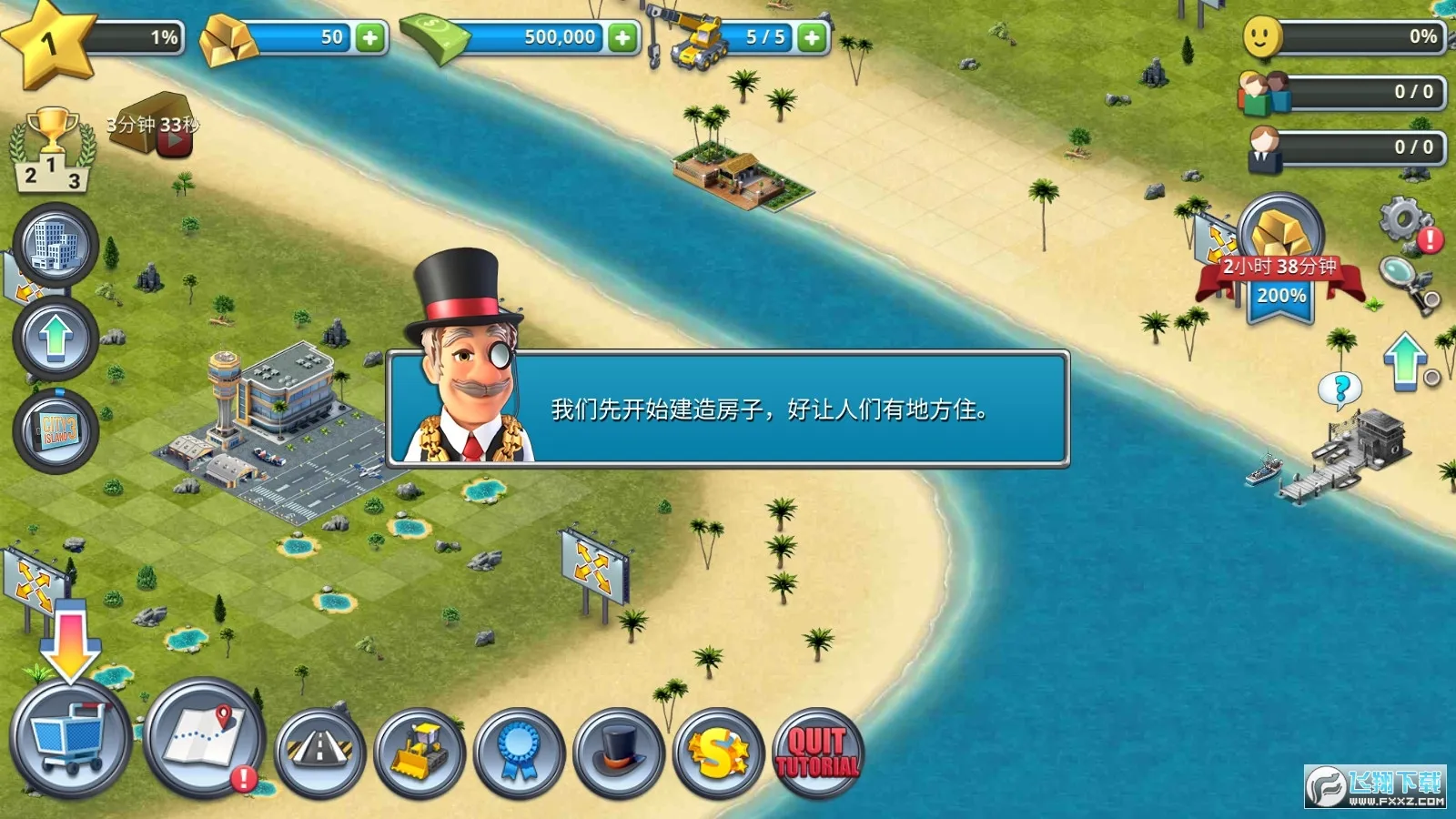The width and height of the screenshot is (1456, 819).
Task: Click the expansion arrows sign on the beach
Action: click(x=1217, y=241)
